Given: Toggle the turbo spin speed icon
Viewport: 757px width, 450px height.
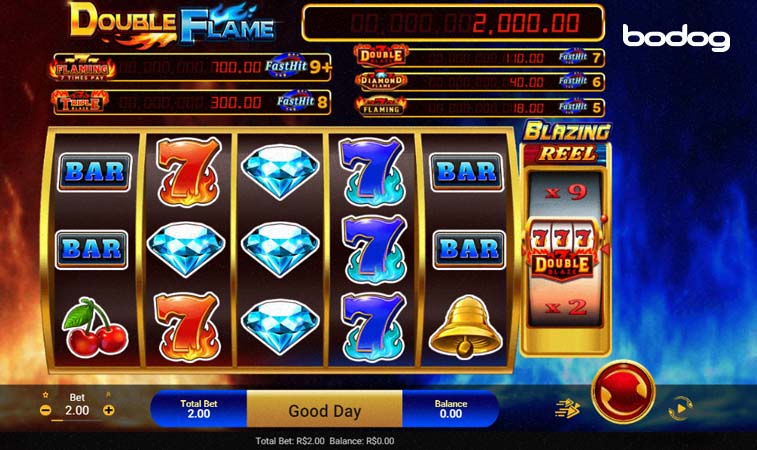Looking at the screenshot, I should pos(568,408).
